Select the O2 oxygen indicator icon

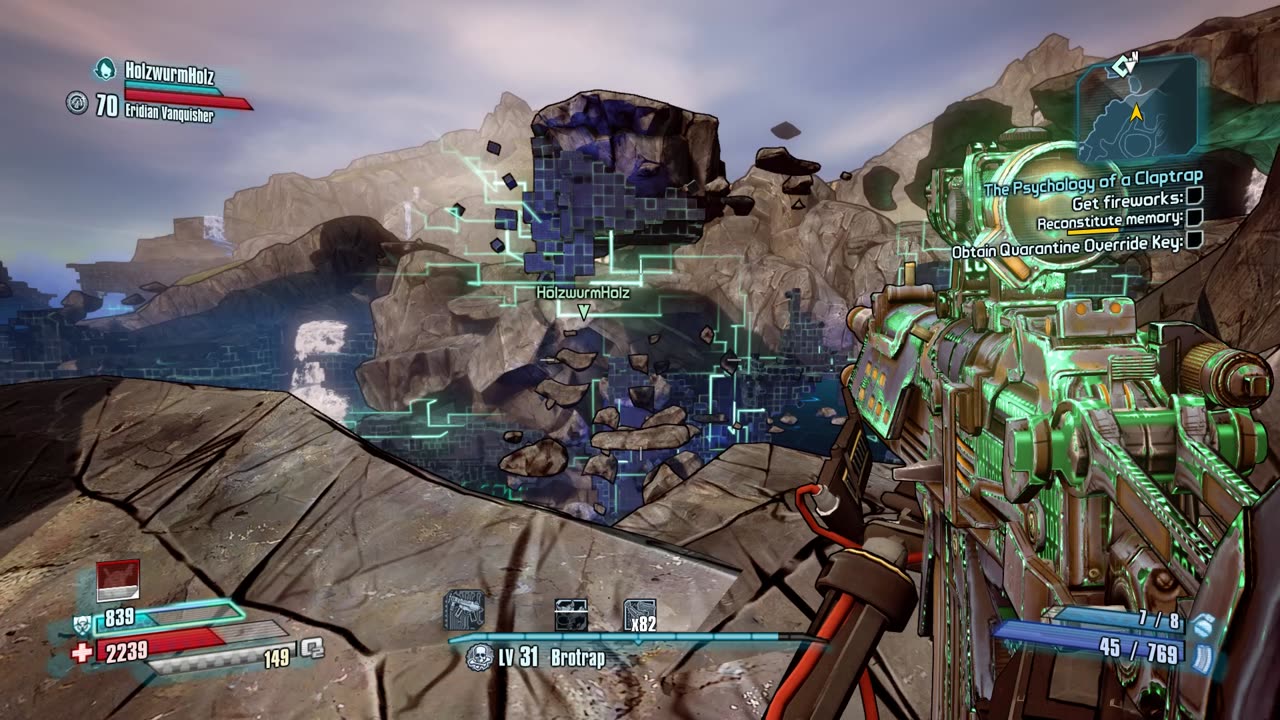point(312,648)
